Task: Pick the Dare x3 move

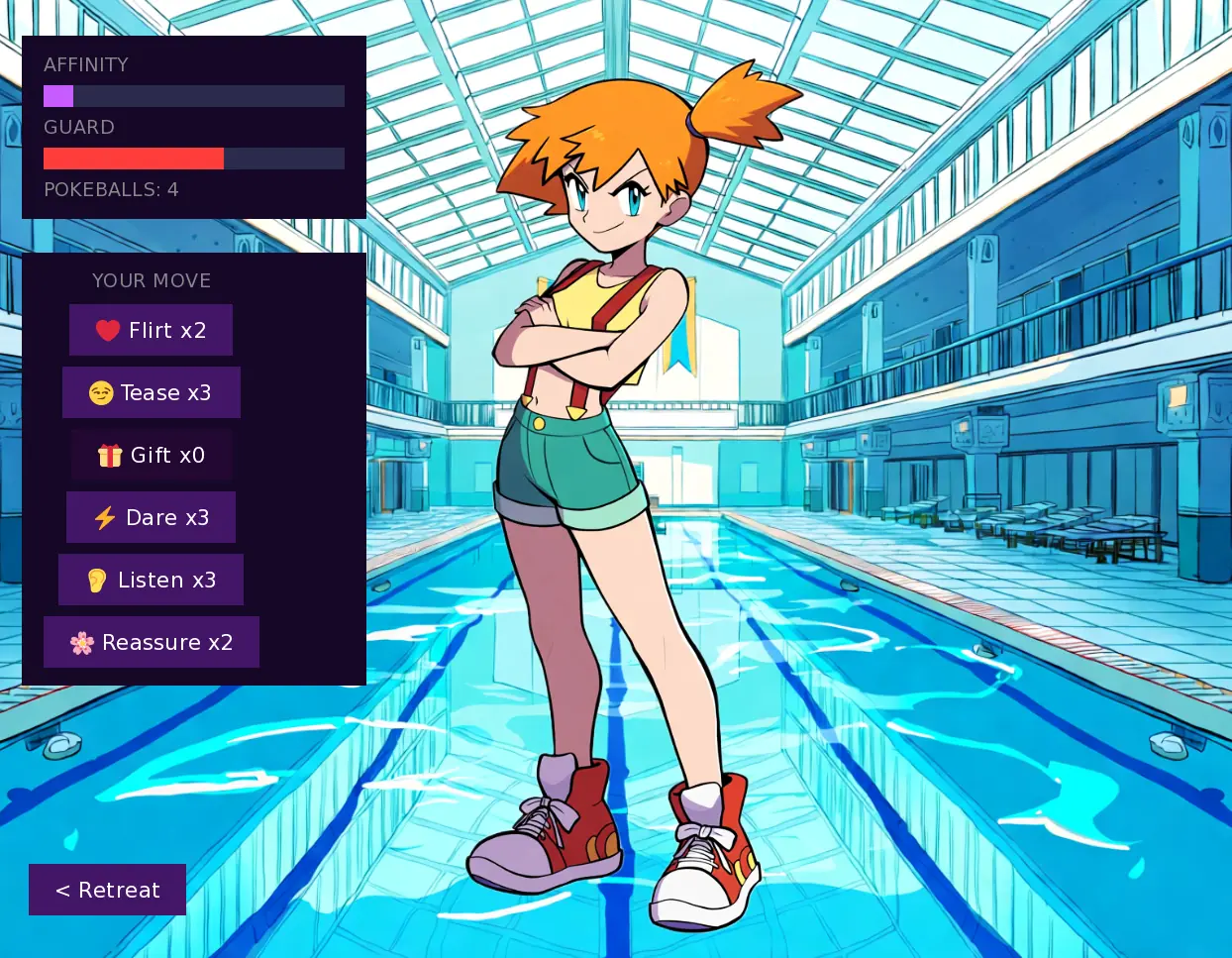Action: point(151,517)
